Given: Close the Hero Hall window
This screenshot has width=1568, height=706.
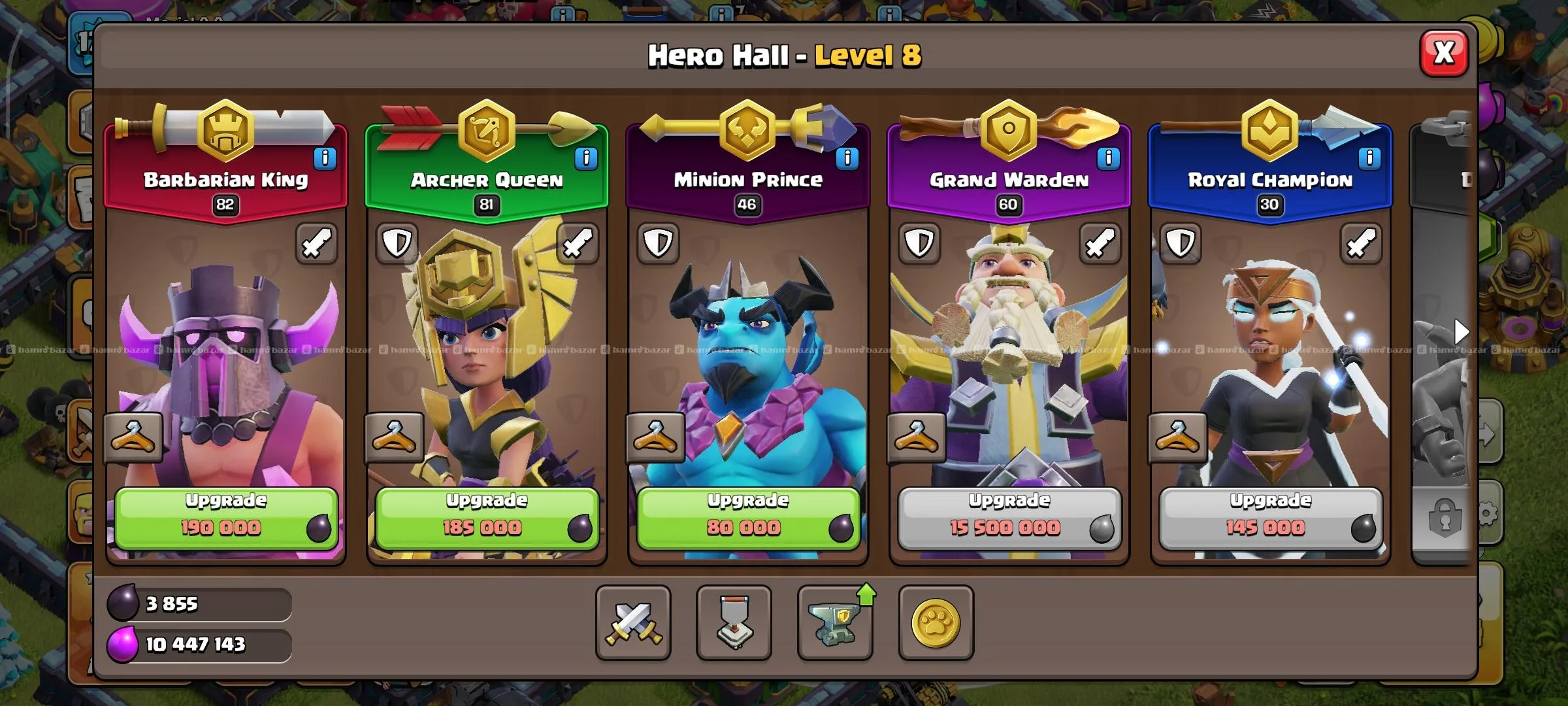Looking at the screenshot, I should pyautogui.click(x=1443, y=53).
